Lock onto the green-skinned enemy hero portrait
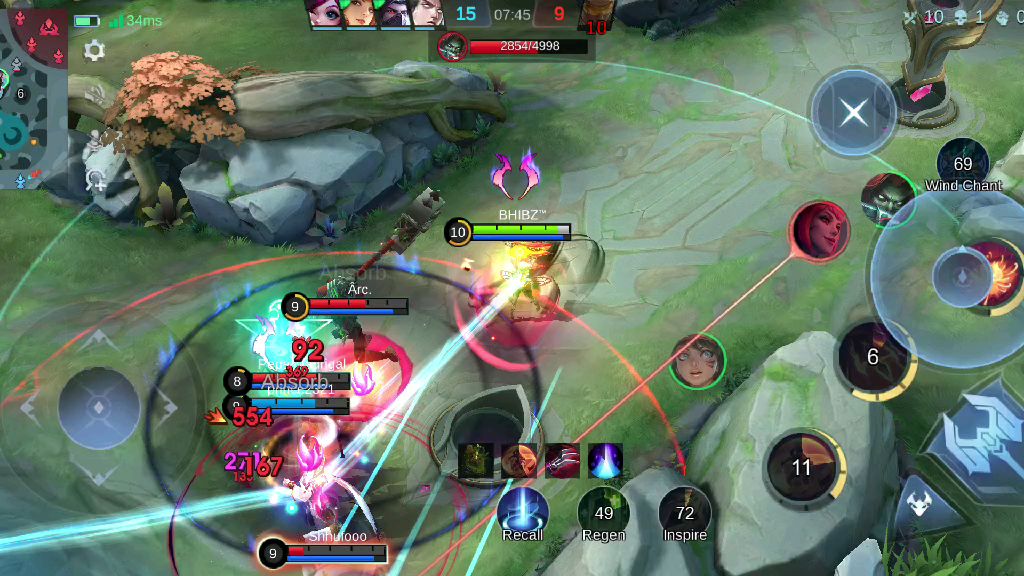 (x=887, y=199)
